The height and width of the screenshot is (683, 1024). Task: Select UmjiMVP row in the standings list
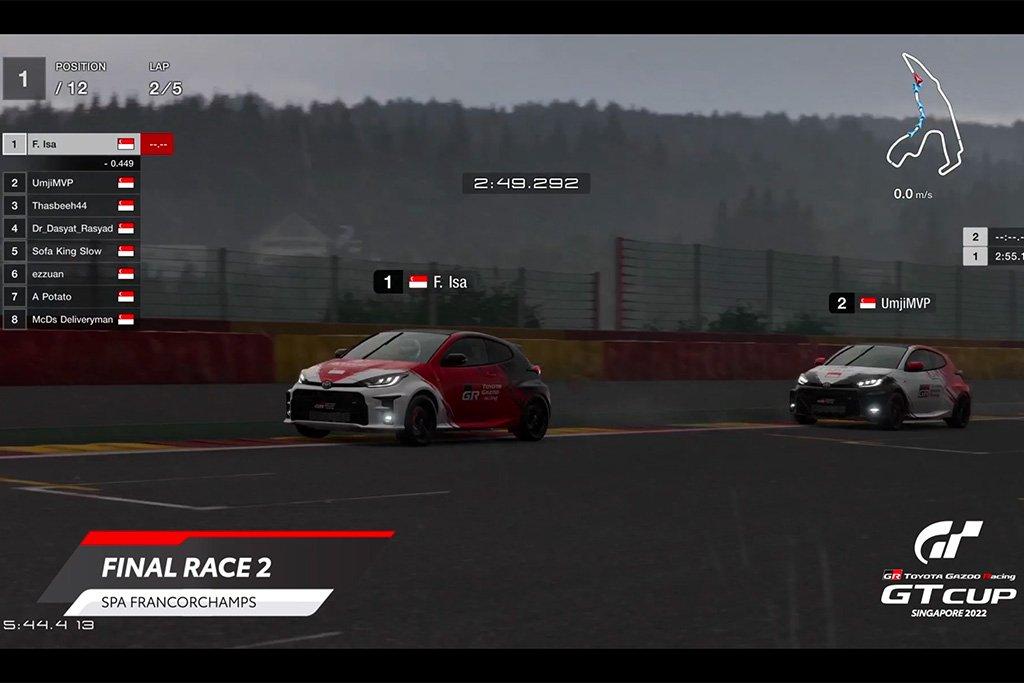72,183
